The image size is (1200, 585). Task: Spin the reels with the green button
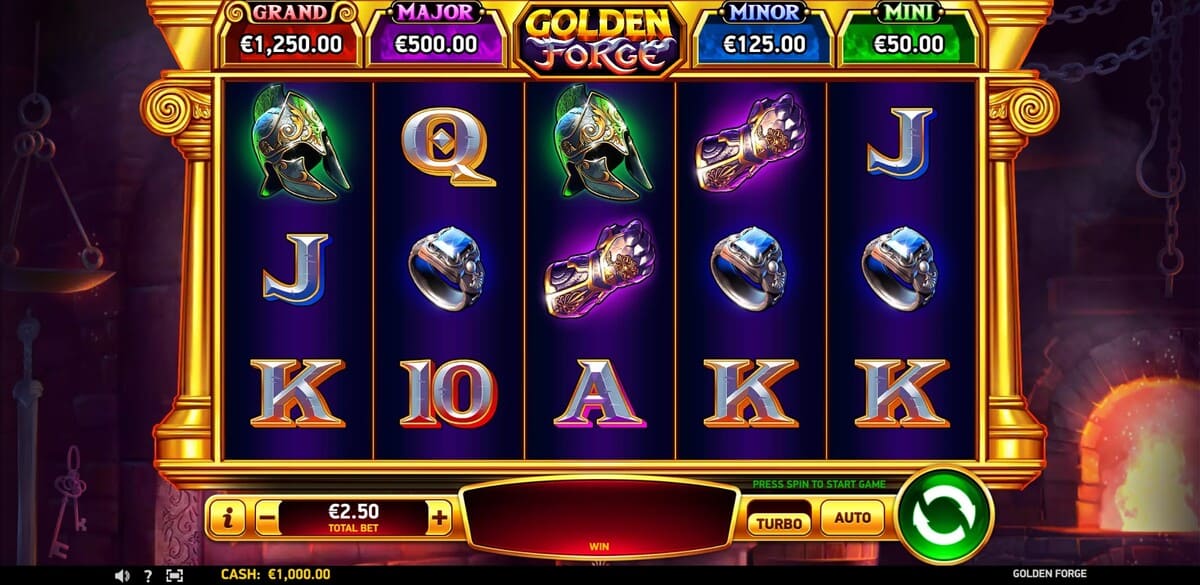[x=944, y=516]
